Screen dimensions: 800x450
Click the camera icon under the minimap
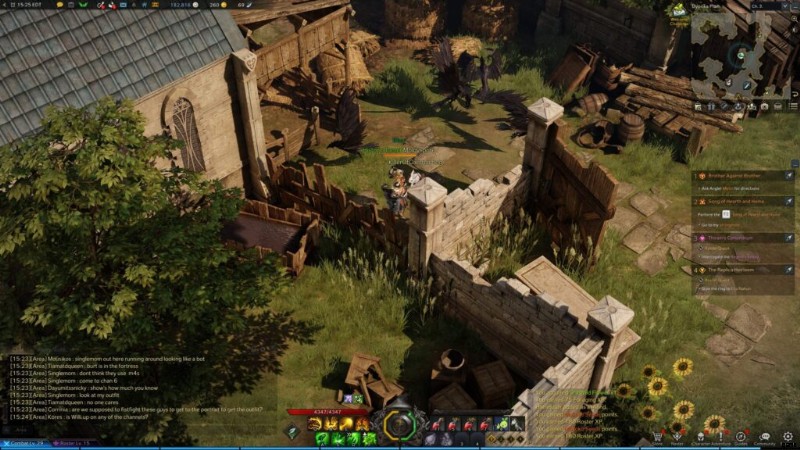764,105
